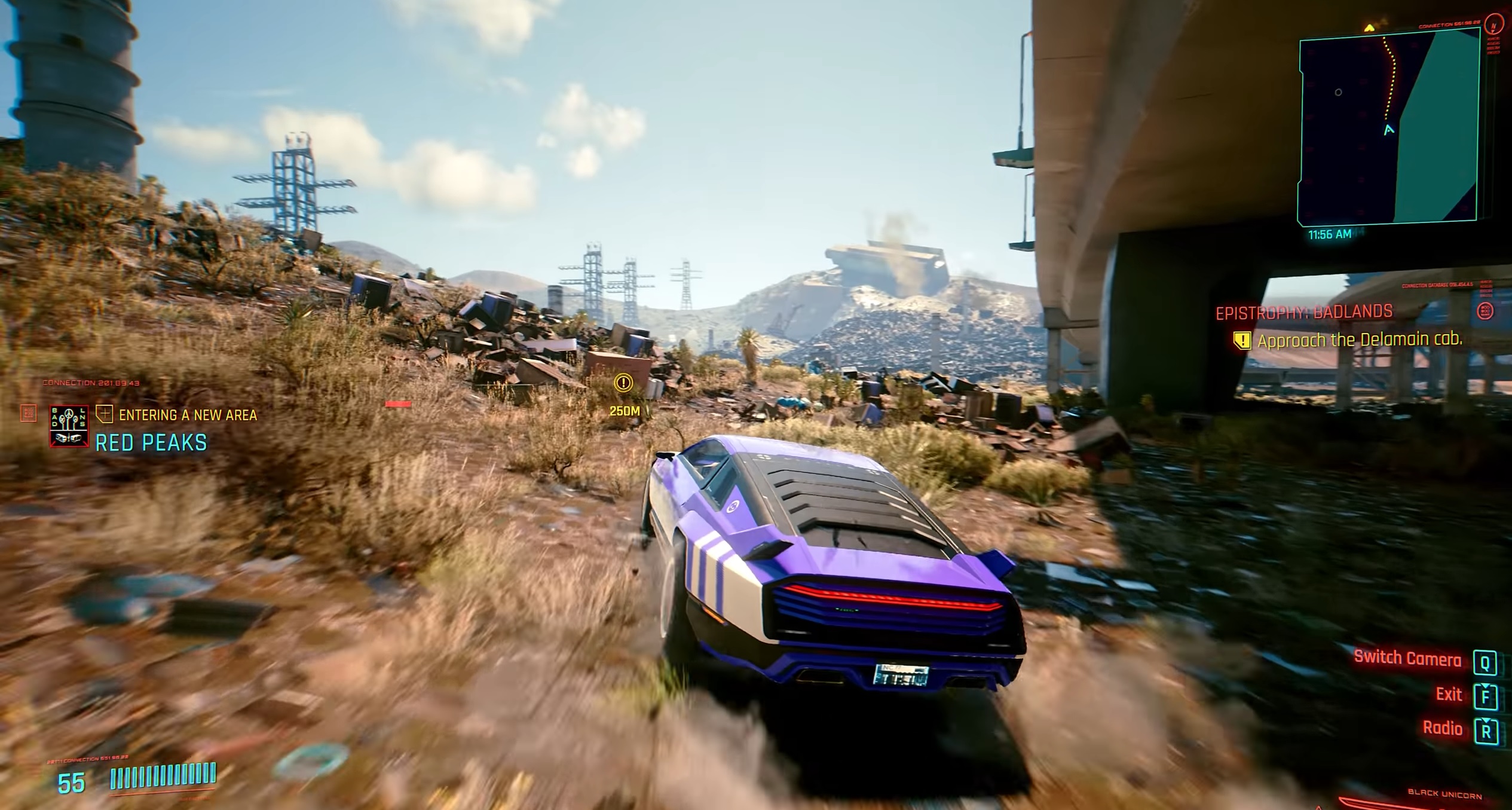The height and width of the screenshot is (810, 1512).
Task: Click the yellow objective marker showing 250M
Action: 623,383
